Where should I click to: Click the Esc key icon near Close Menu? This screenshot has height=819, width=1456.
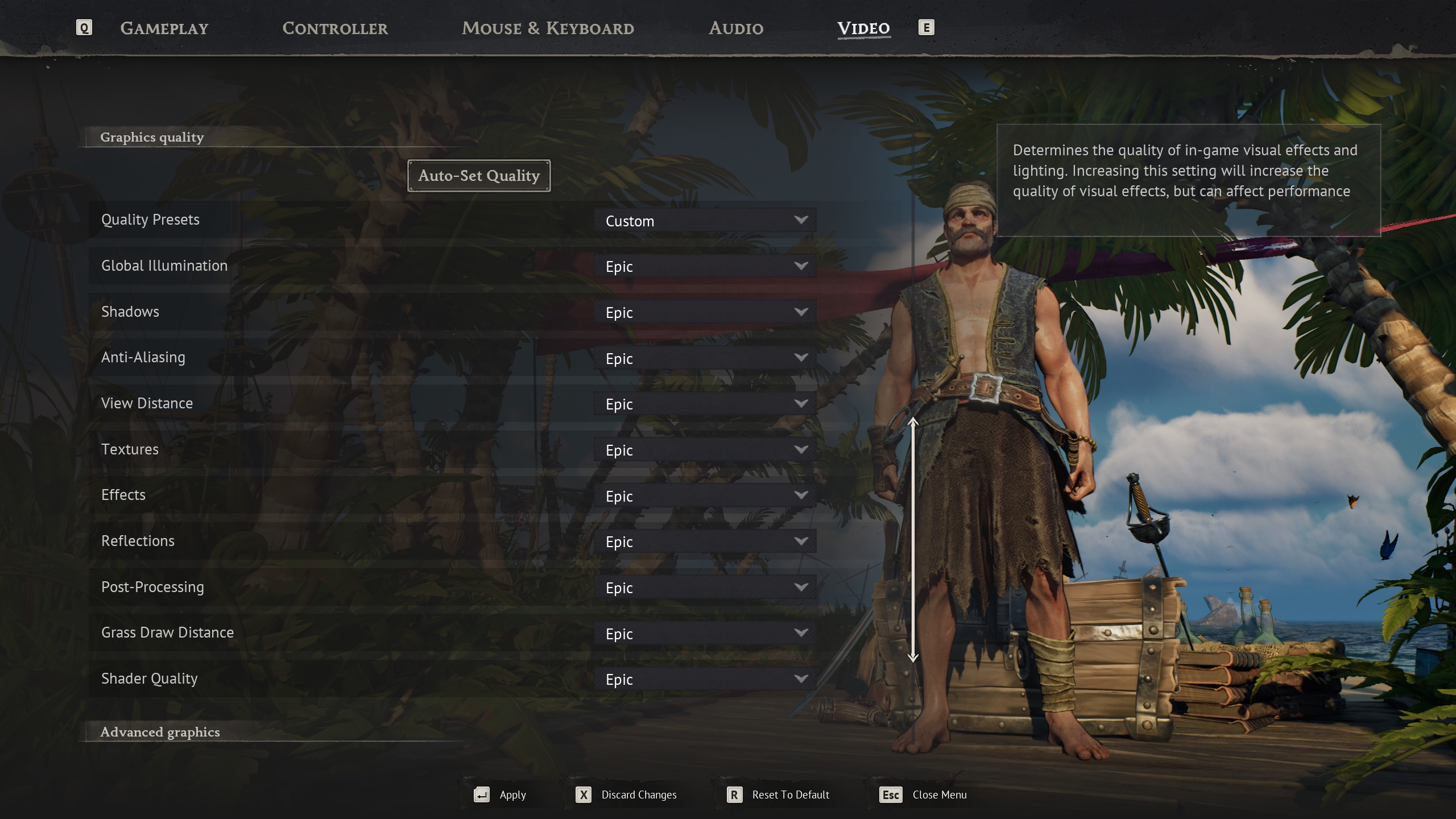point(890,795)
